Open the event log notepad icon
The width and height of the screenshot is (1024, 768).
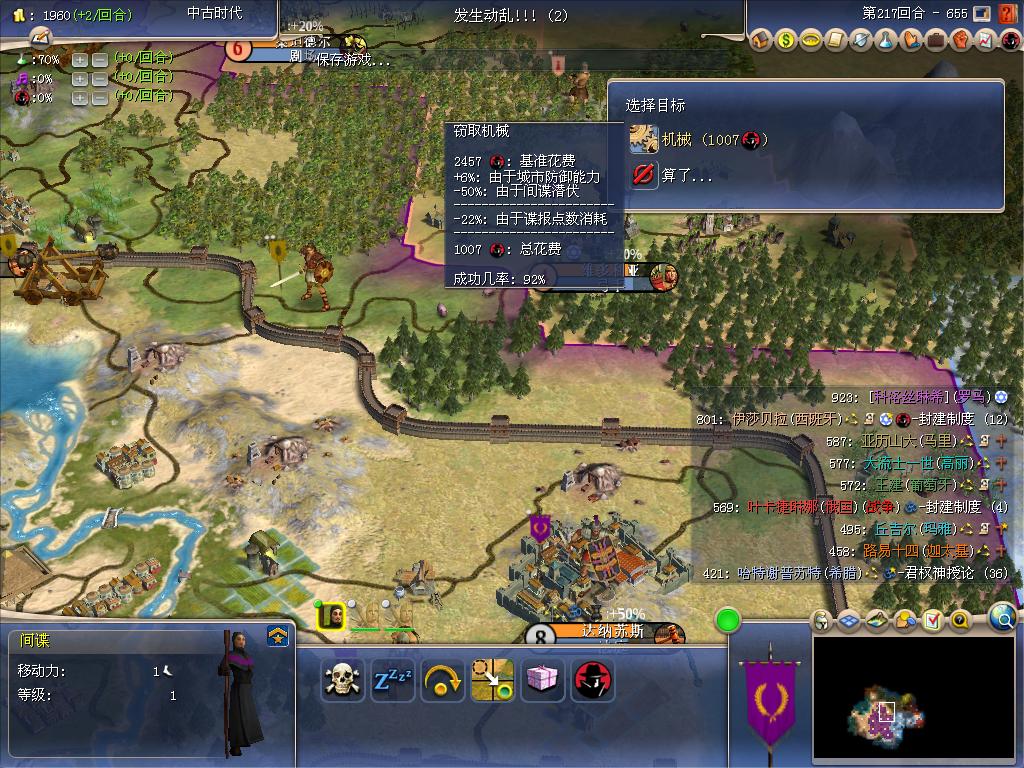tap(932, 621)
